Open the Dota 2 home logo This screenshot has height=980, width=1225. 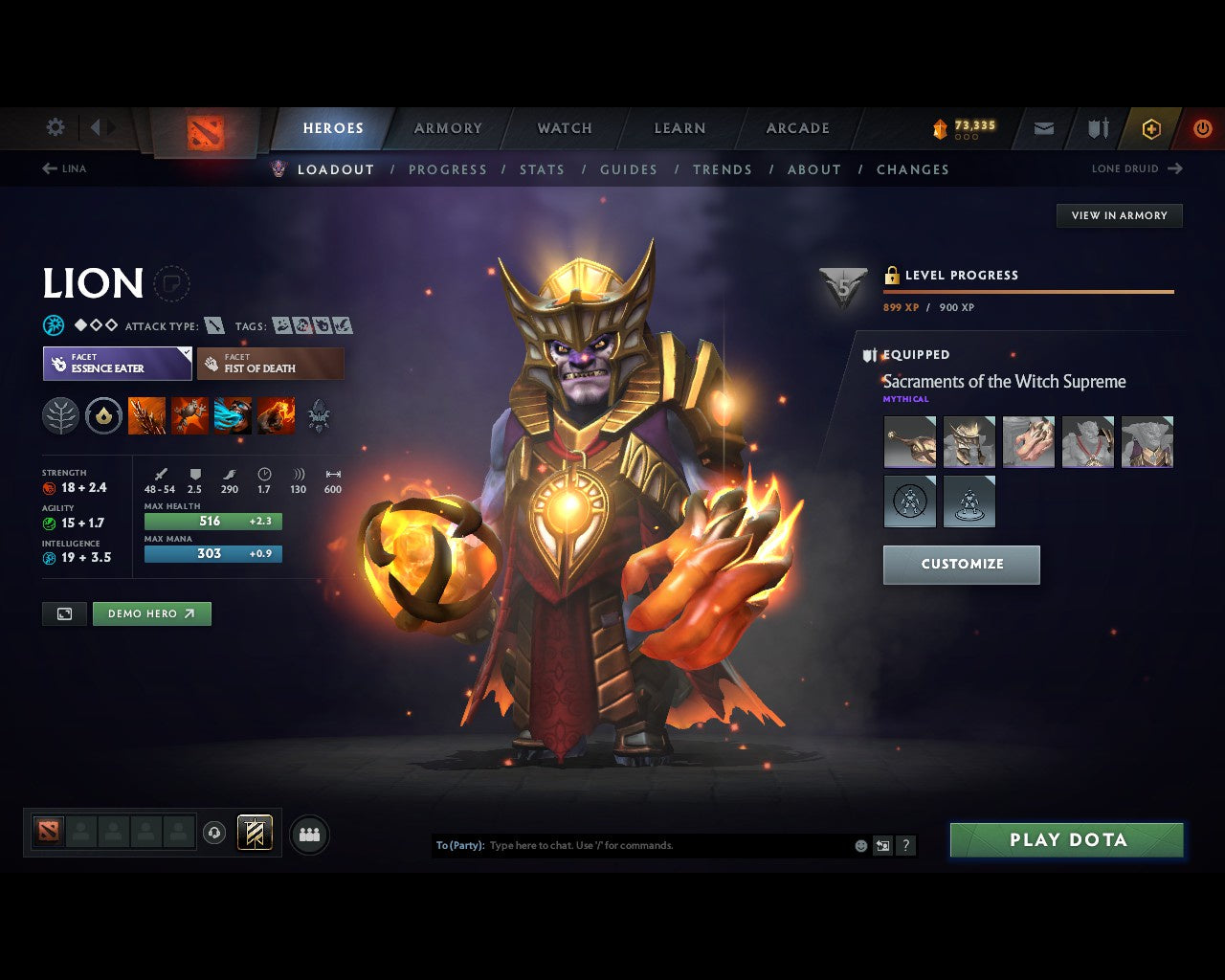click(204, 131)
